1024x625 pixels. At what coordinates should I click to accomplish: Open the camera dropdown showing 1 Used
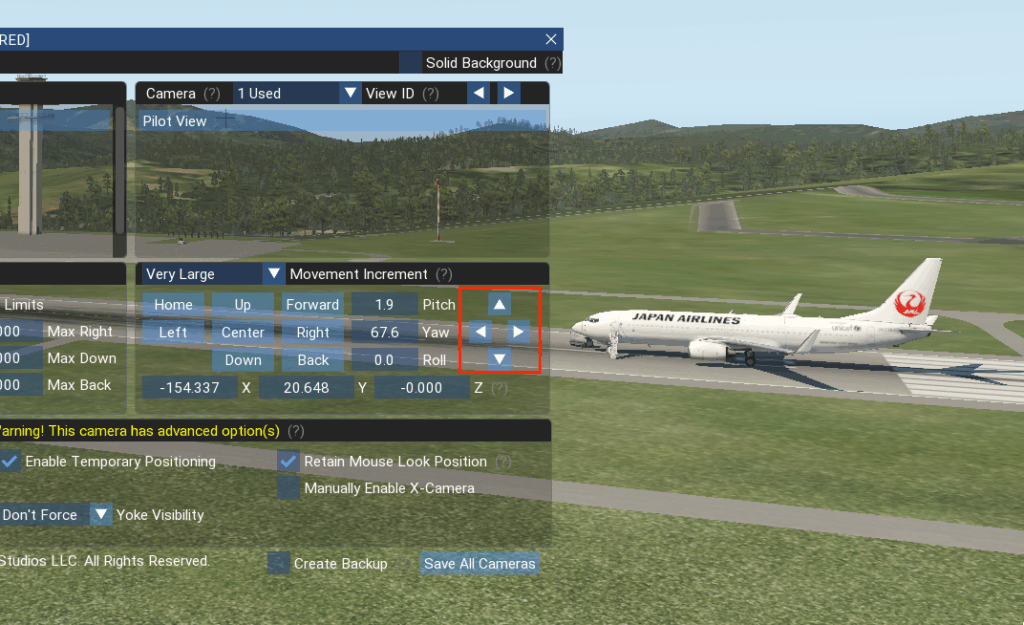coord(296,93)
